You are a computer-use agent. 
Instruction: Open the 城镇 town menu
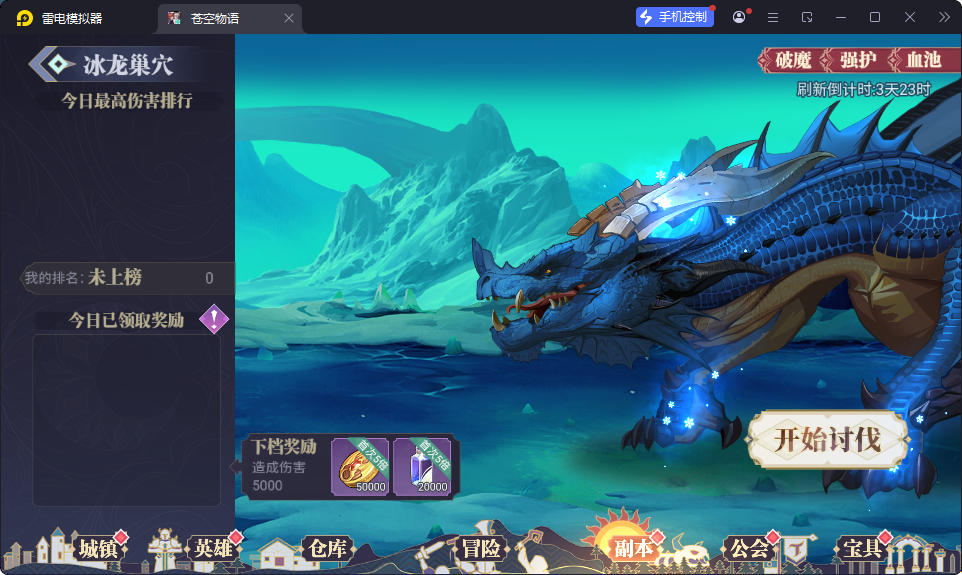(98, 548)
